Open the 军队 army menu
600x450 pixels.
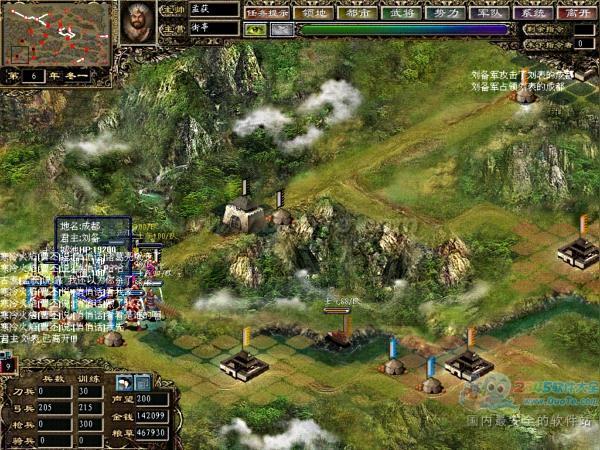[x=487, y=14]
